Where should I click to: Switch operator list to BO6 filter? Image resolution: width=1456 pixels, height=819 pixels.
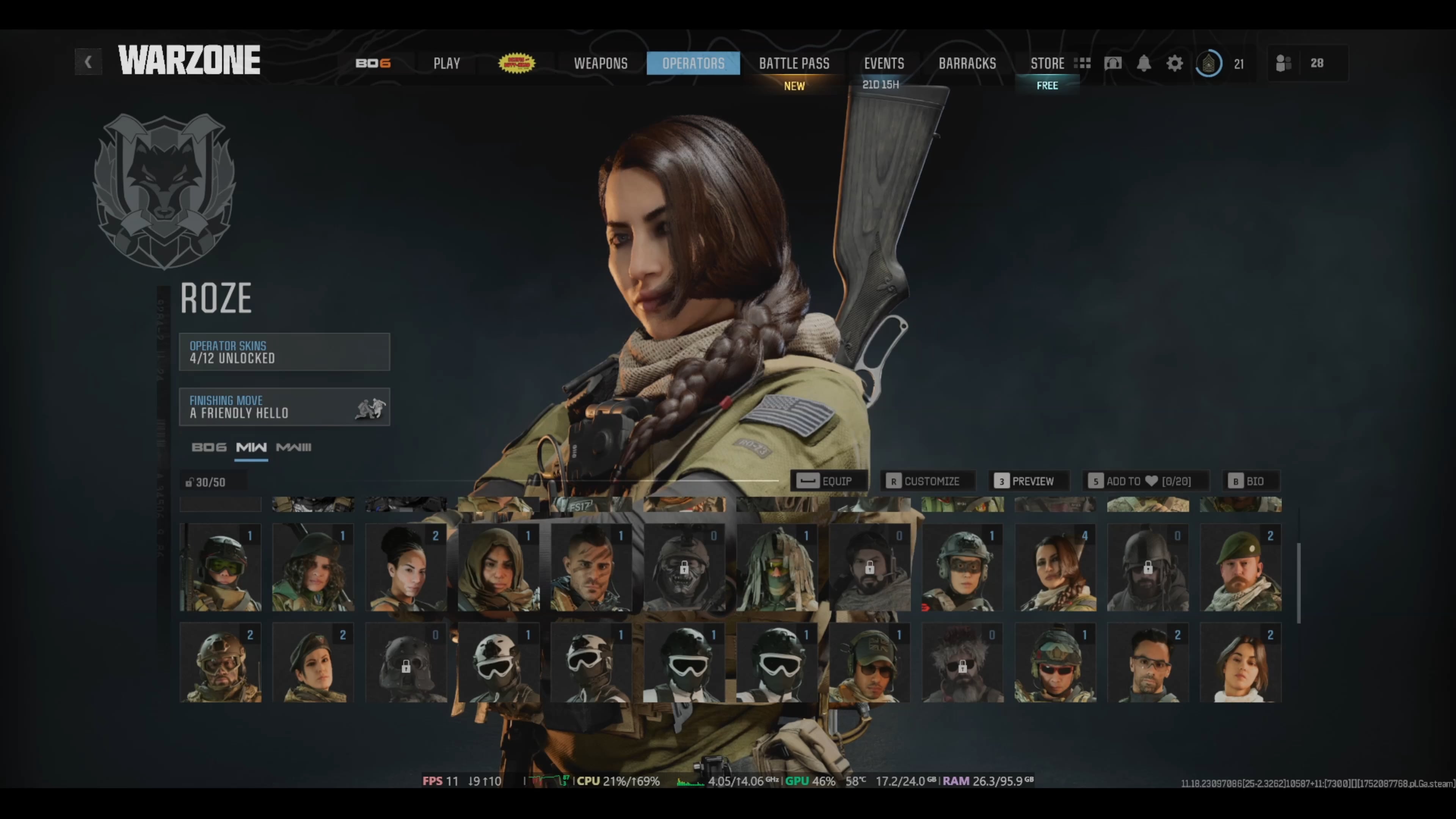coord(209,447)
